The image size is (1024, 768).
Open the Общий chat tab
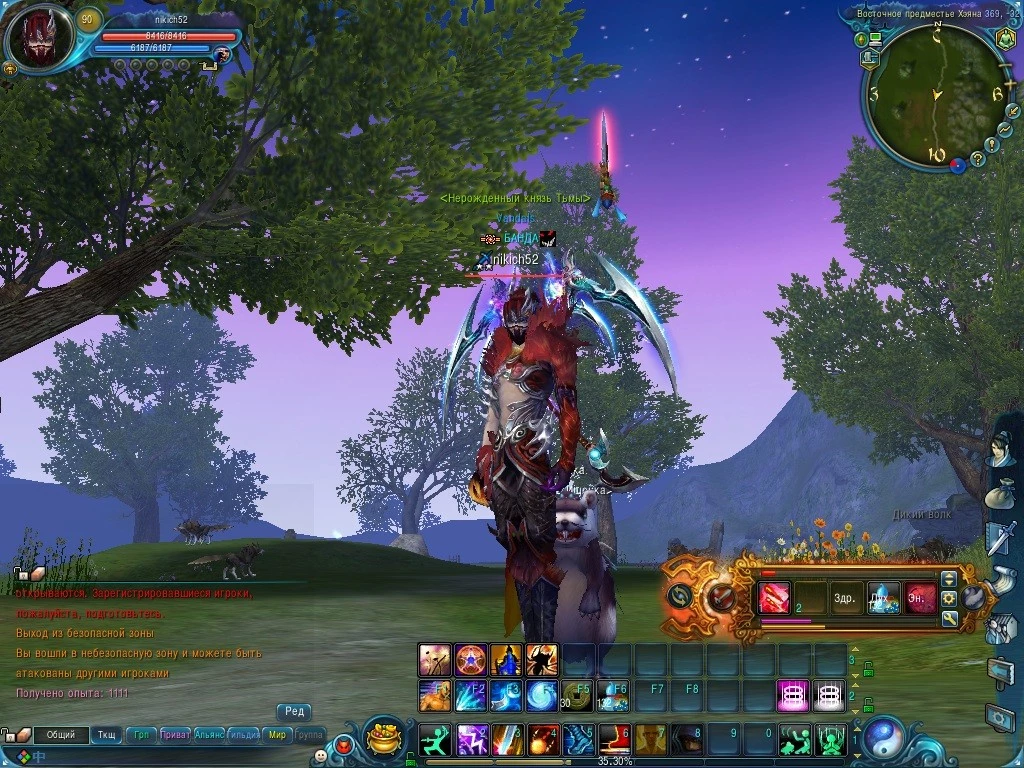61,735
